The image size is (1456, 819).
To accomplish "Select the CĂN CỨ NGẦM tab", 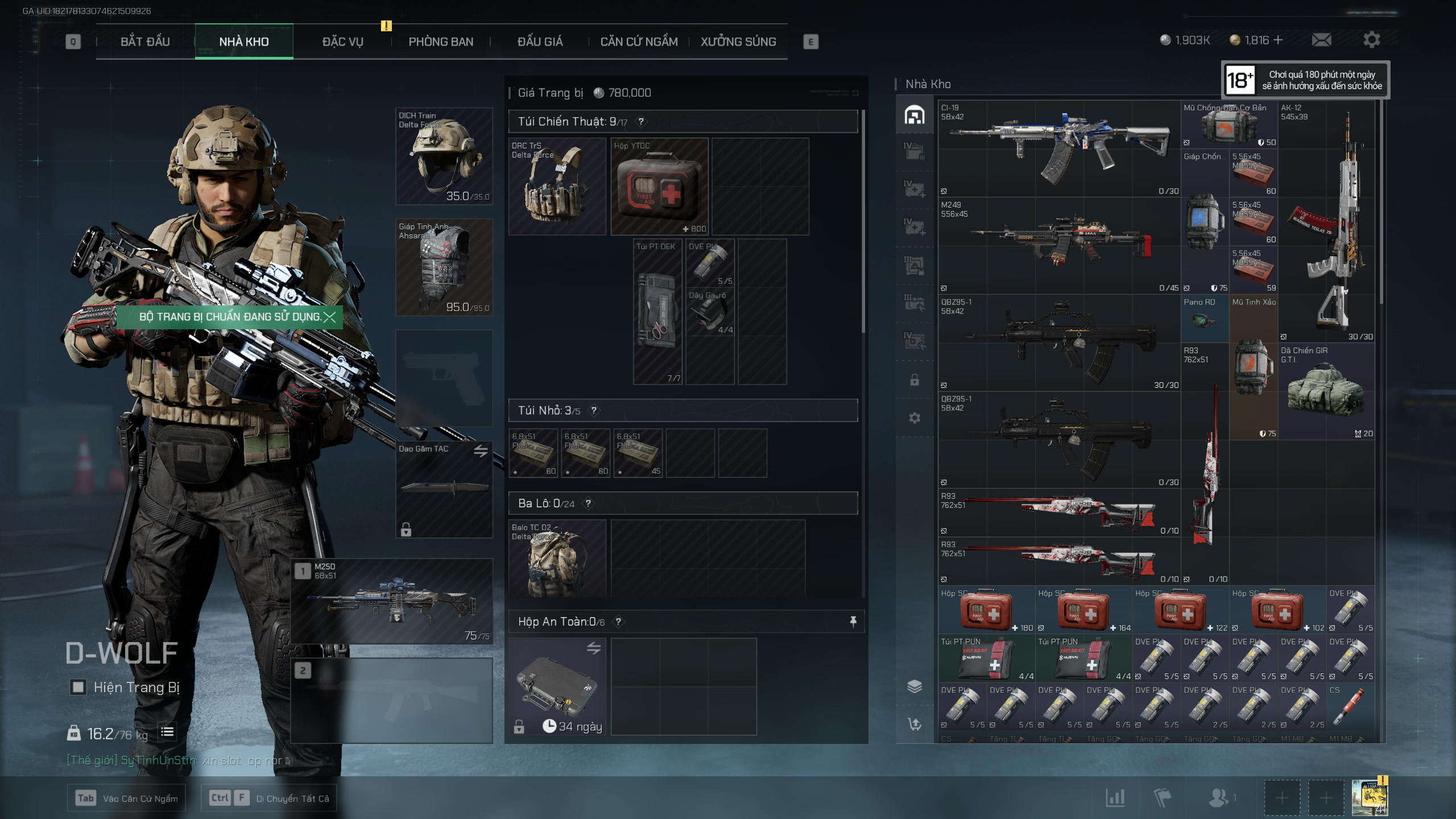I will (639, 42).
